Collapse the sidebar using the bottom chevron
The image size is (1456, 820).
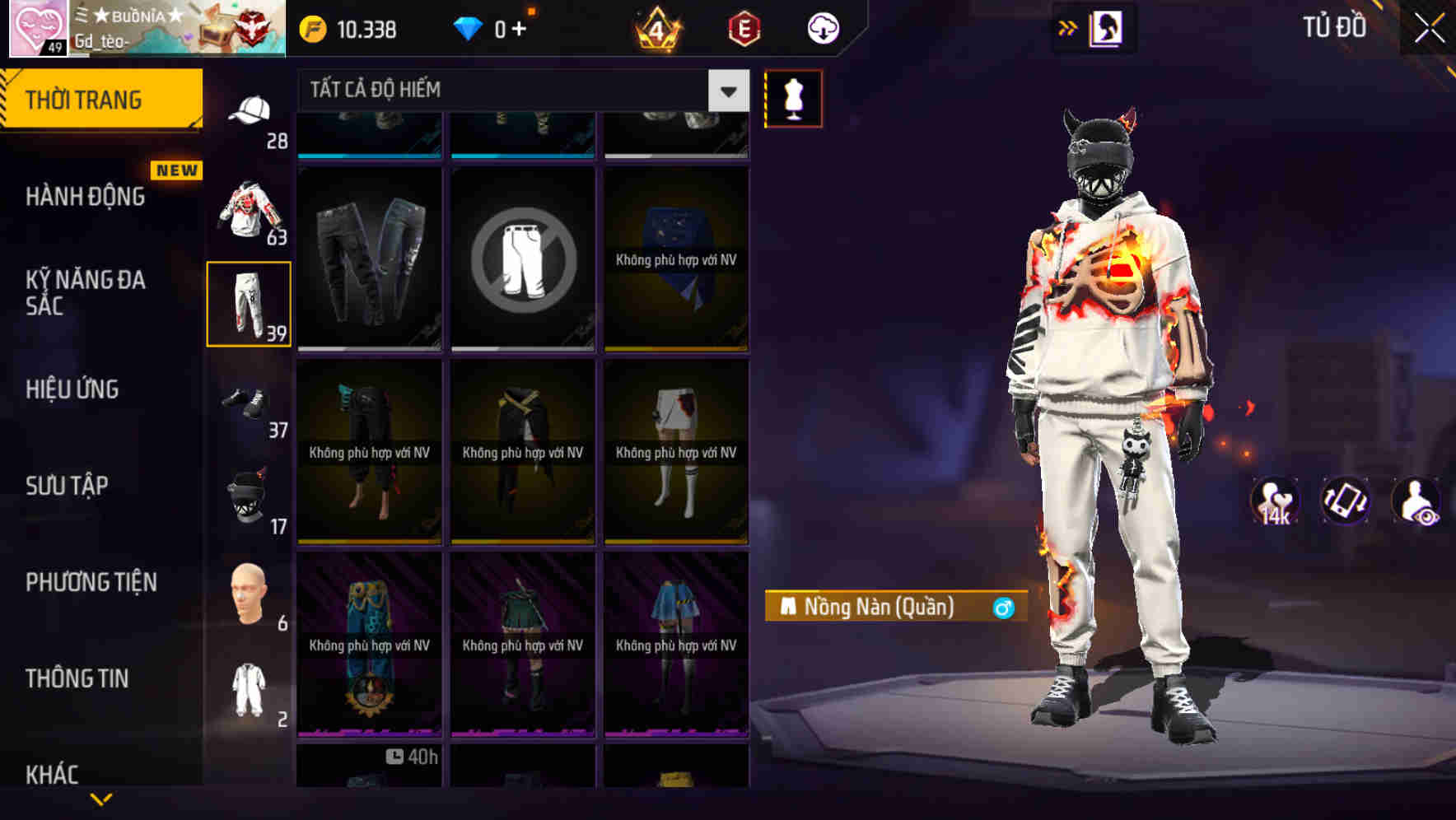click(102, 799)
